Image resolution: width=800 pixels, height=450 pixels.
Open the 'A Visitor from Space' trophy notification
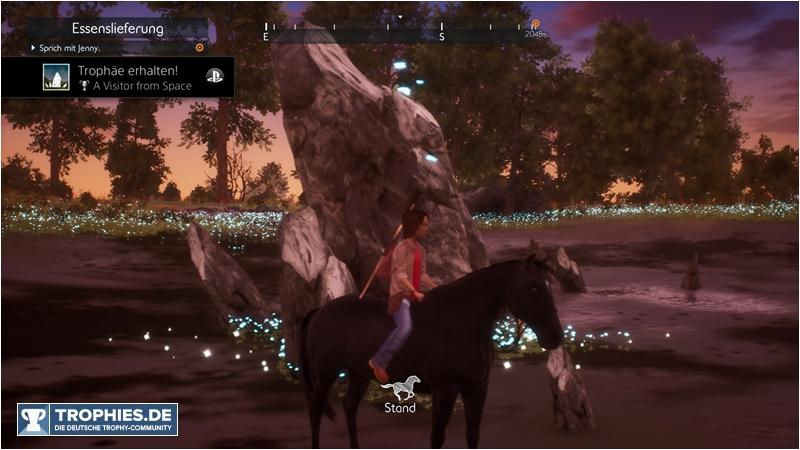click(118, 77)
